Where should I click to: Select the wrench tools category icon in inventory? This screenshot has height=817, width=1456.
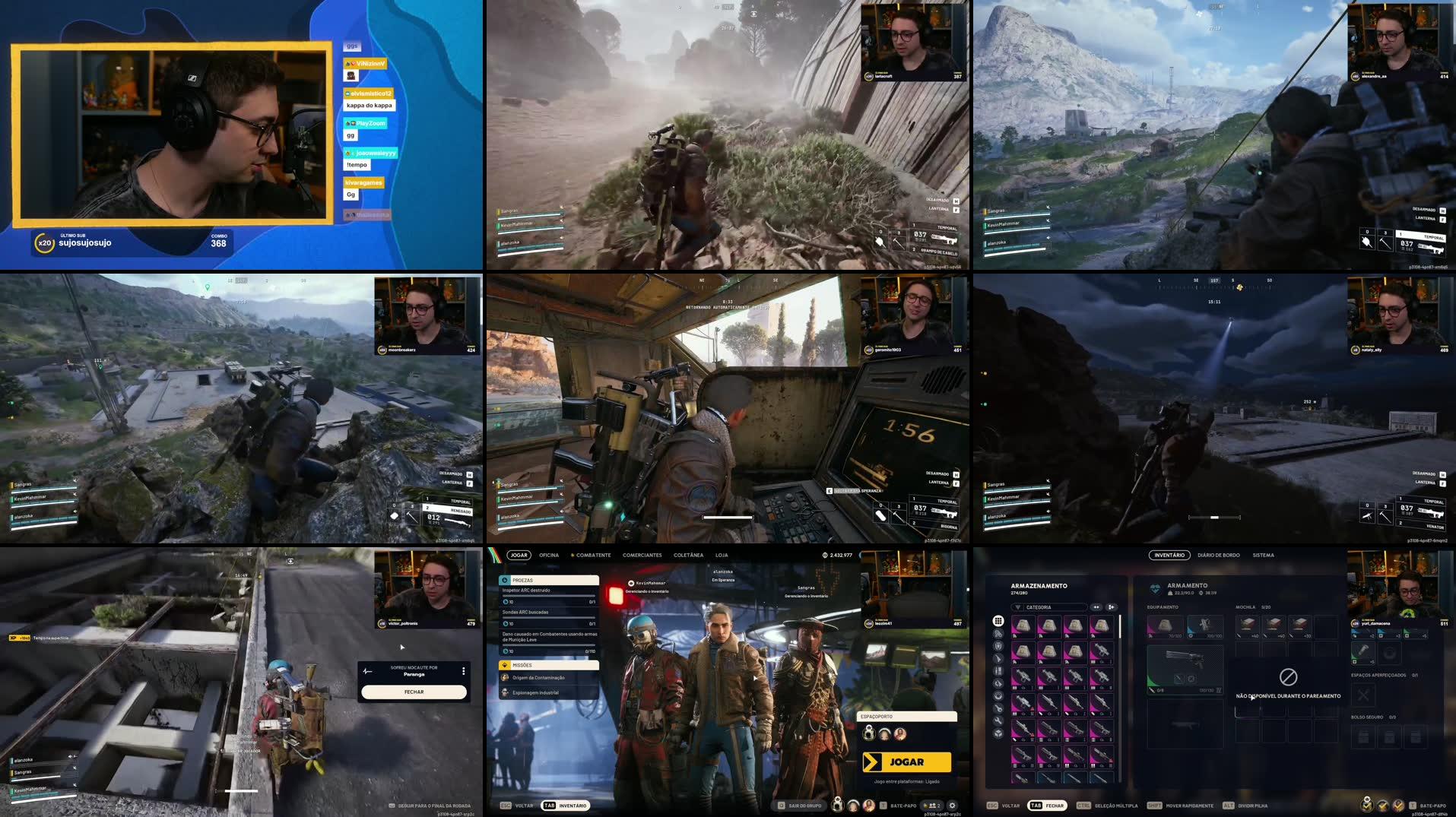click(998, 720)
